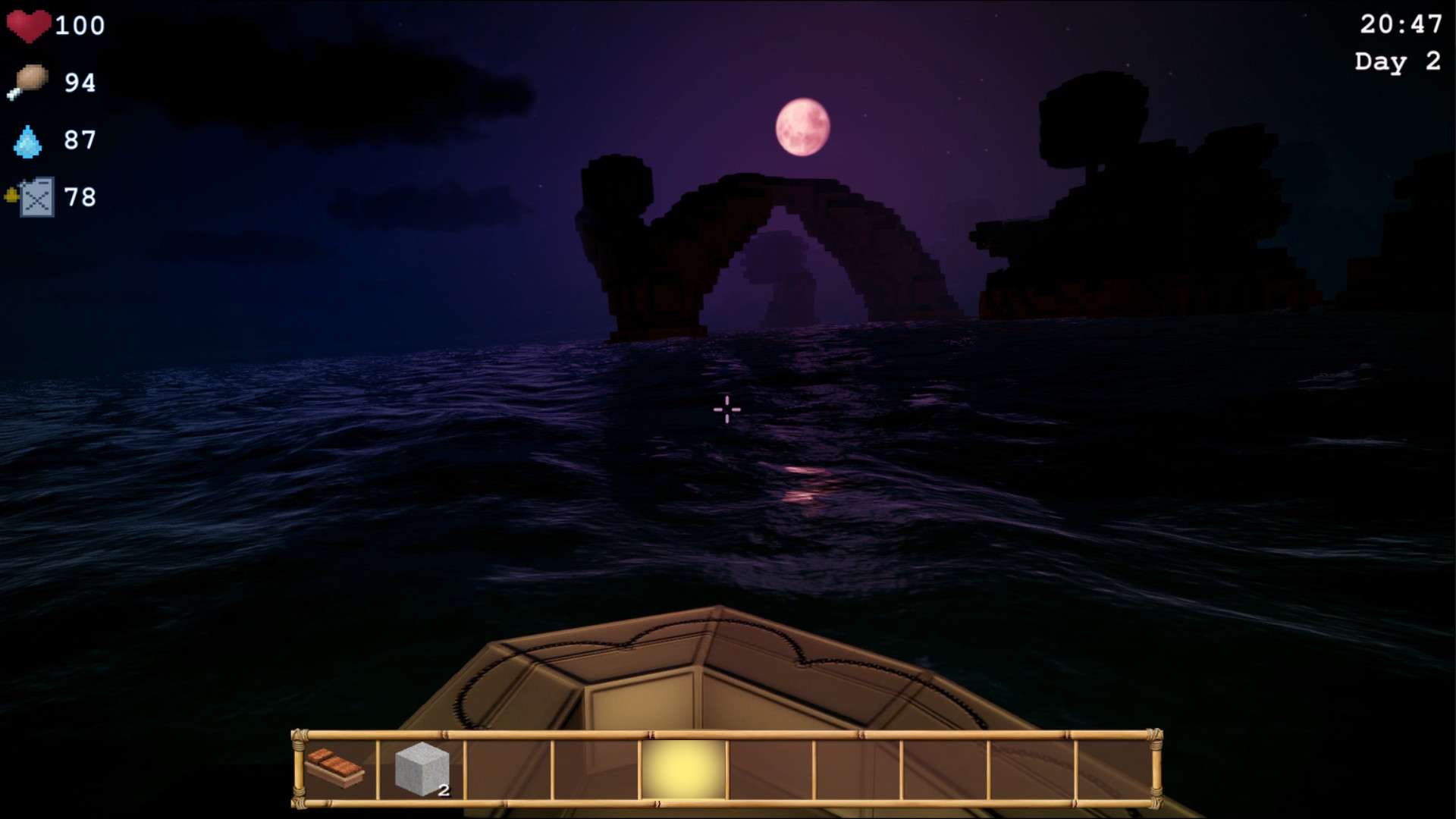The width and height of the screenshot is (1456, 819).
Task: Click the ninth hotbar slot
Action: tap(1030, 767)
